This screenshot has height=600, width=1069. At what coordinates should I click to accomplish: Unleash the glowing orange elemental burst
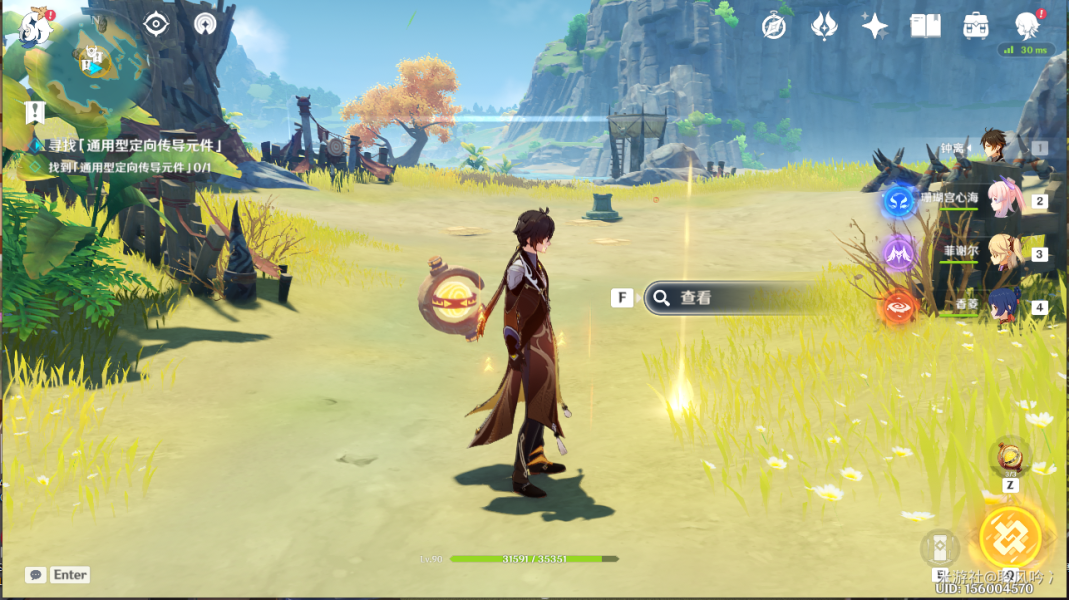point(1010,537)
